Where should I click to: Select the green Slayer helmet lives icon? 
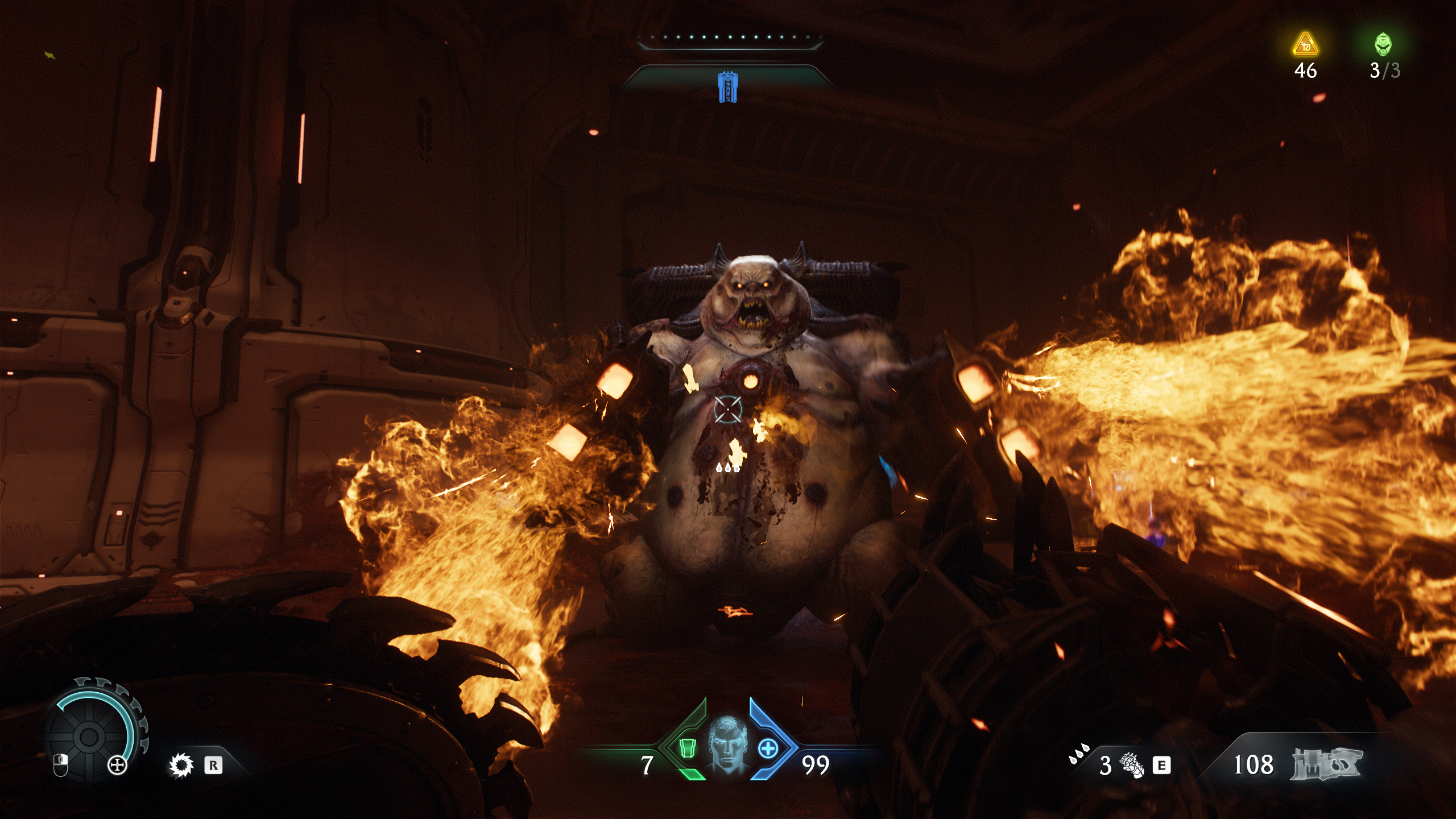pos(1383,44)
